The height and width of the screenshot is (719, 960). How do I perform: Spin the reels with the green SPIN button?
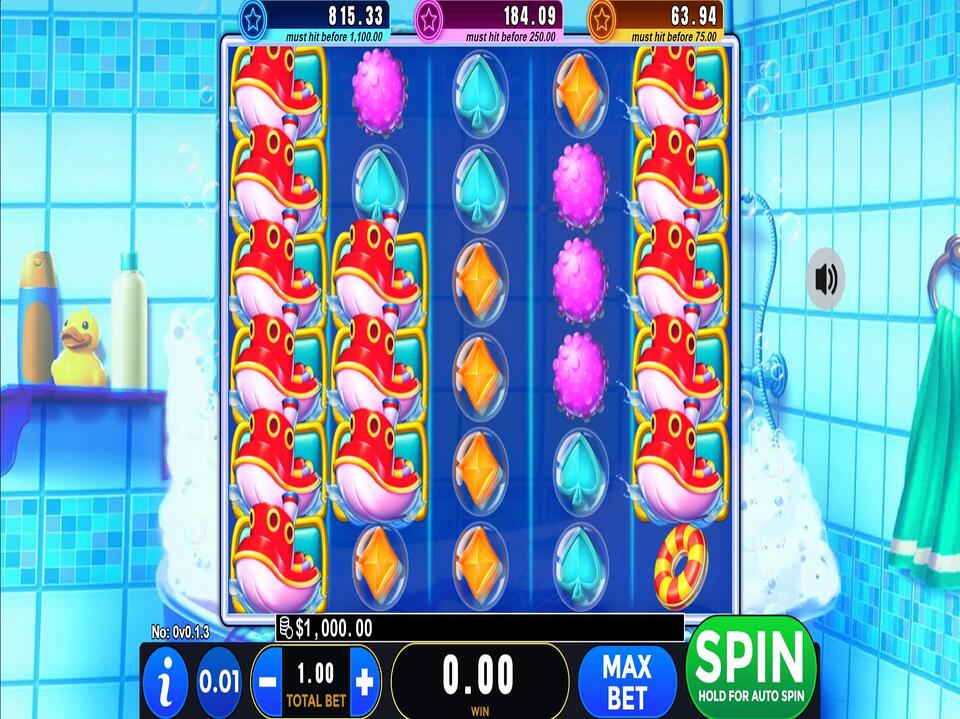coord(751,666)
